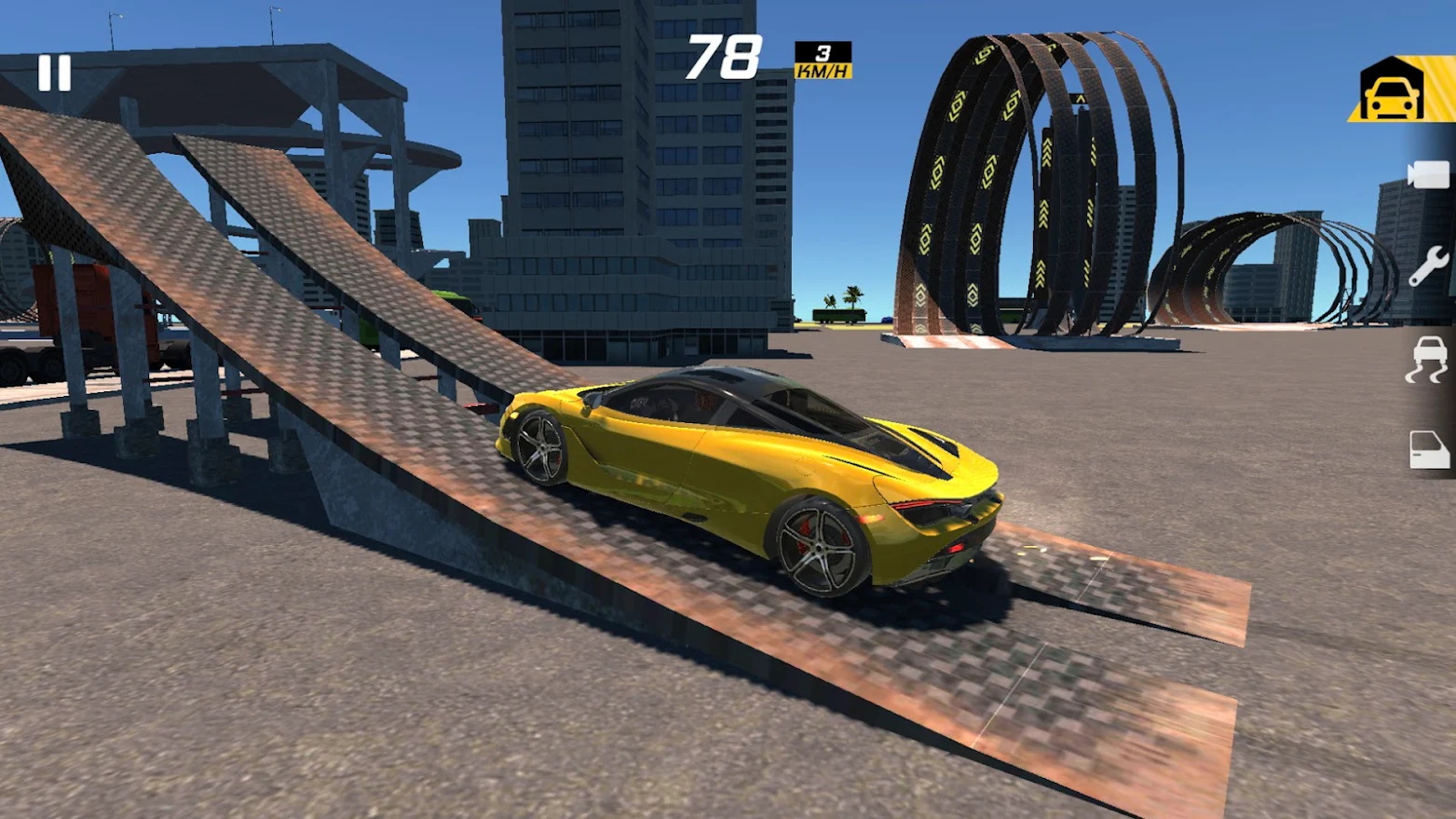The image size is (1456, 819).
Task: Open the yellow garage car icon
Action: tap(1392, 91)
